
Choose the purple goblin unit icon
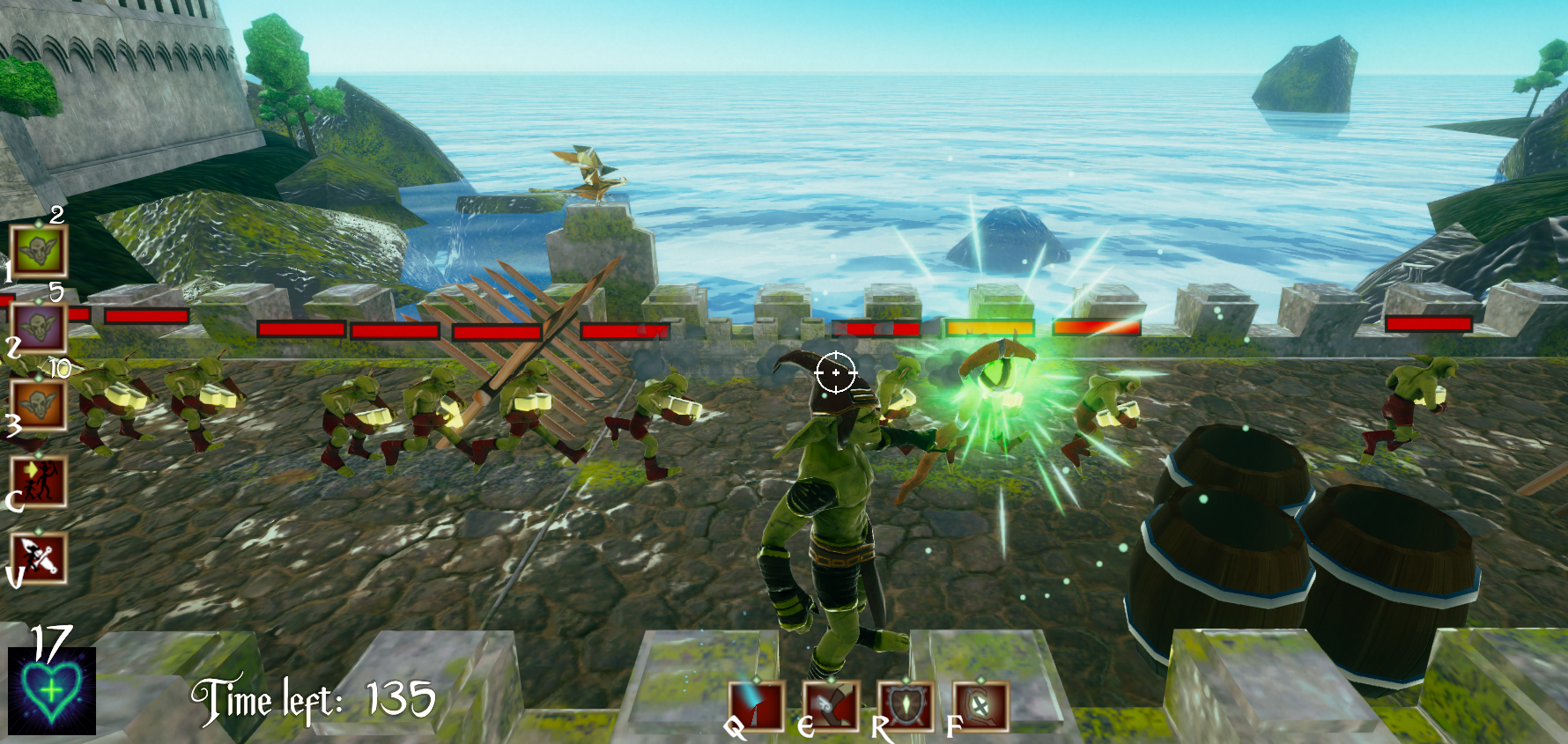[39, 328]
